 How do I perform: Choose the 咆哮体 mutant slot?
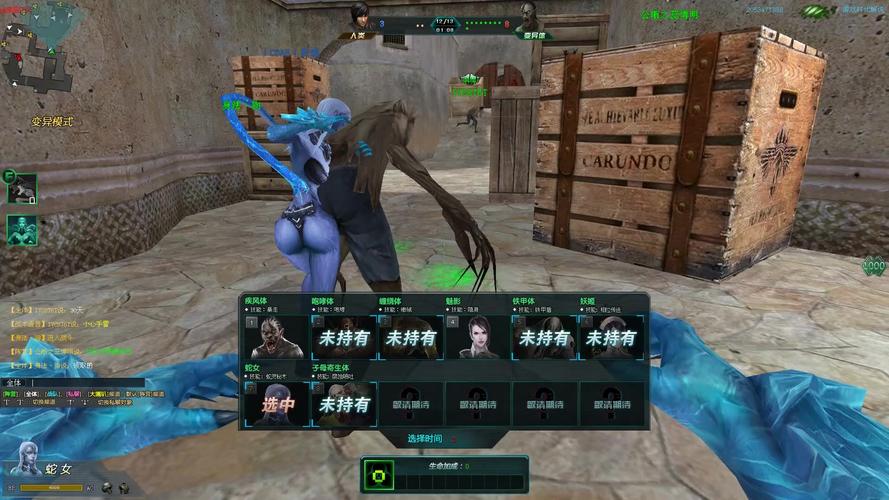click(344, 338)
